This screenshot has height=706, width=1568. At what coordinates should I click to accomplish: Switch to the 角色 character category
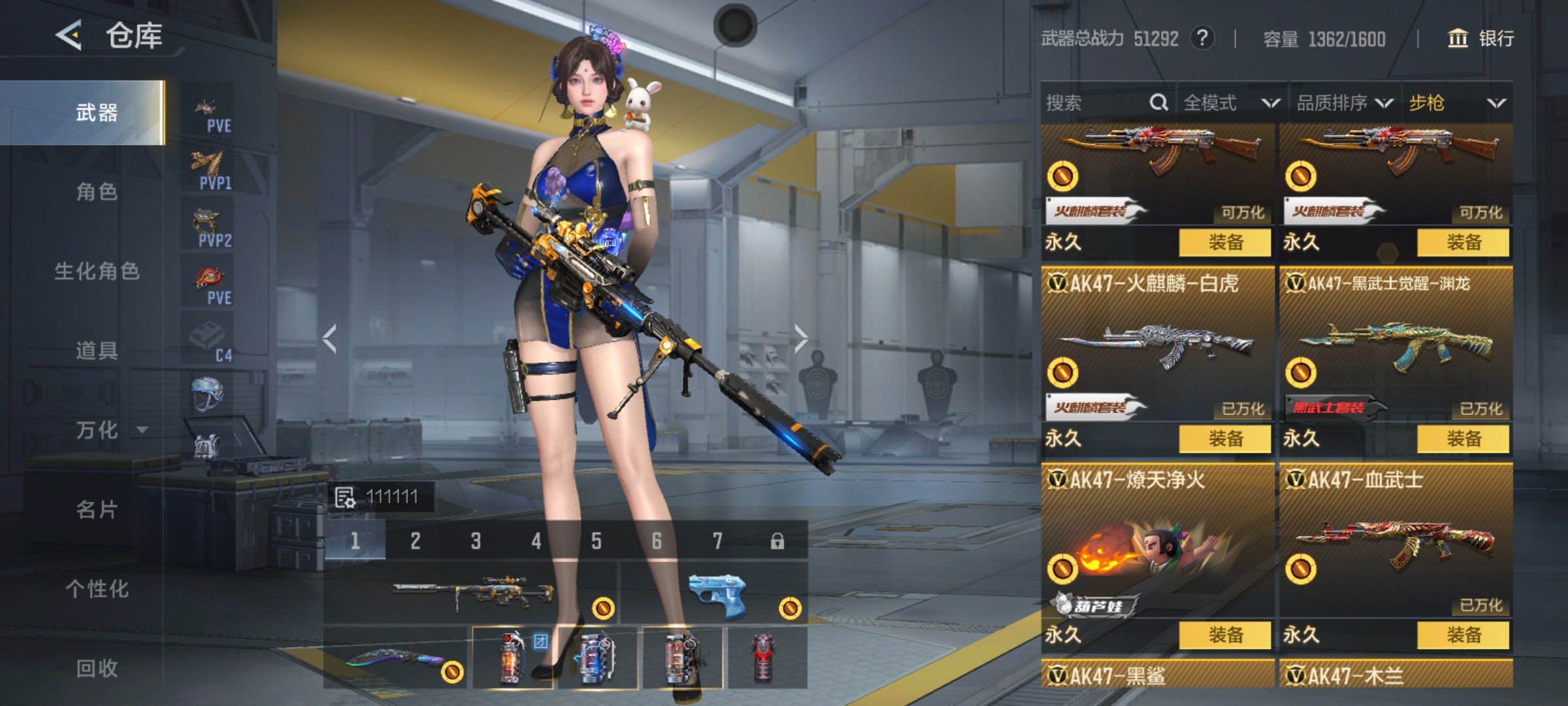[x=97, y=192]
